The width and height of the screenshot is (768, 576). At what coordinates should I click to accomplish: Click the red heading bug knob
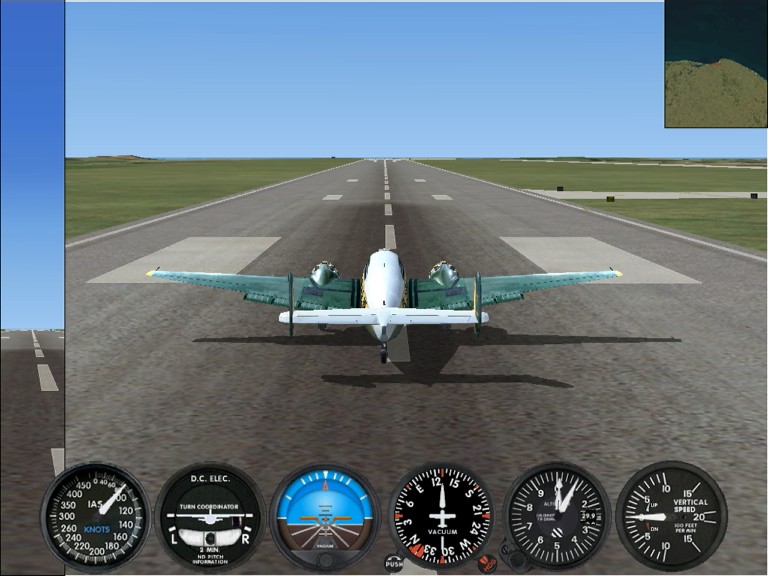click(x=487, y=563)
